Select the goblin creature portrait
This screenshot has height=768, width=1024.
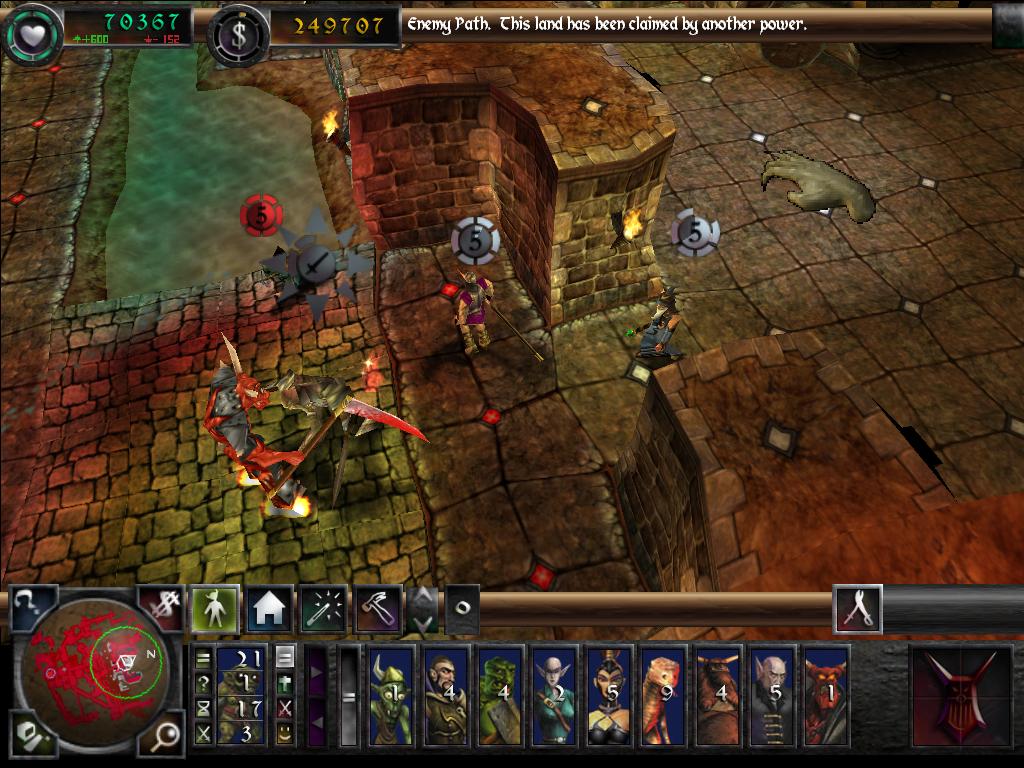pyautogui.click(x=391, y=696)
